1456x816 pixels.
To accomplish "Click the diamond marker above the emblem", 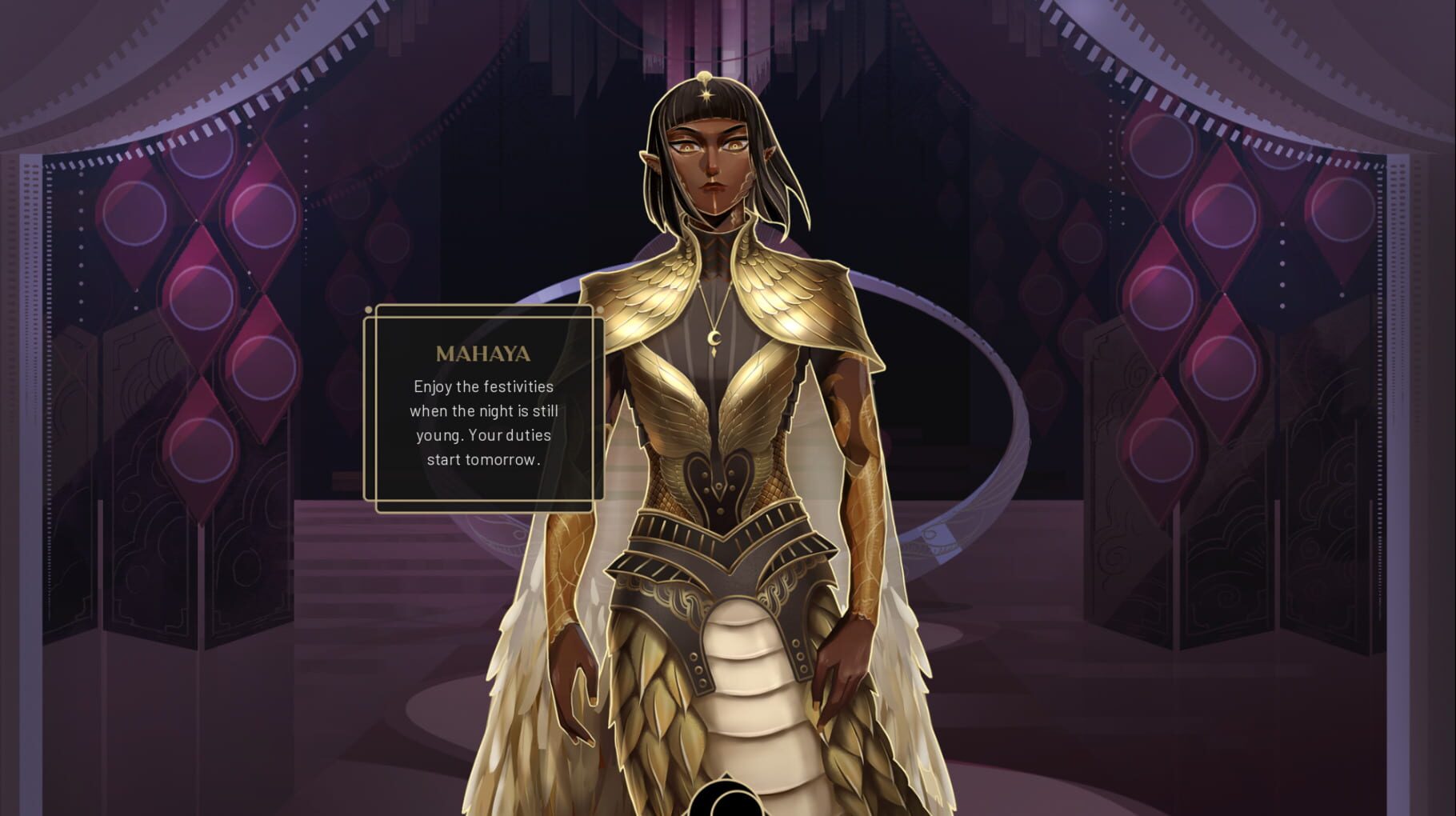I will point(728,775).
